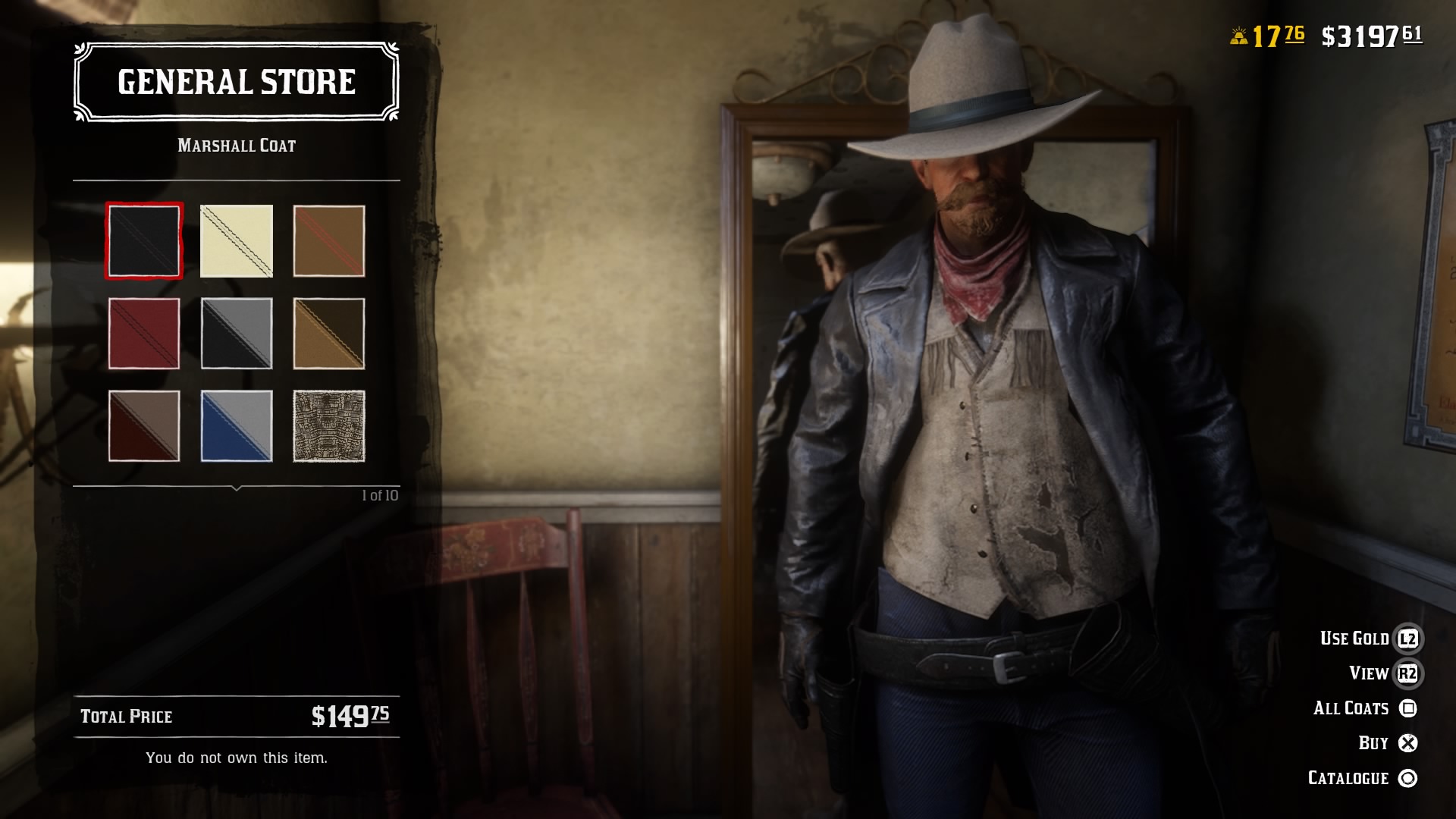Click the Total Price label
Viewport: 1456px width, 819px height.
click(x=126, y=716)
